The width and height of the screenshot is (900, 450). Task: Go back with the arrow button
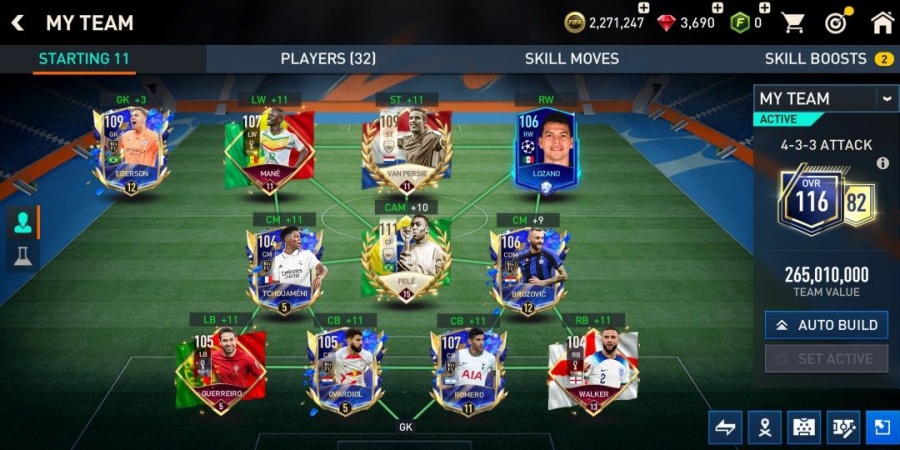click(18, 22)
